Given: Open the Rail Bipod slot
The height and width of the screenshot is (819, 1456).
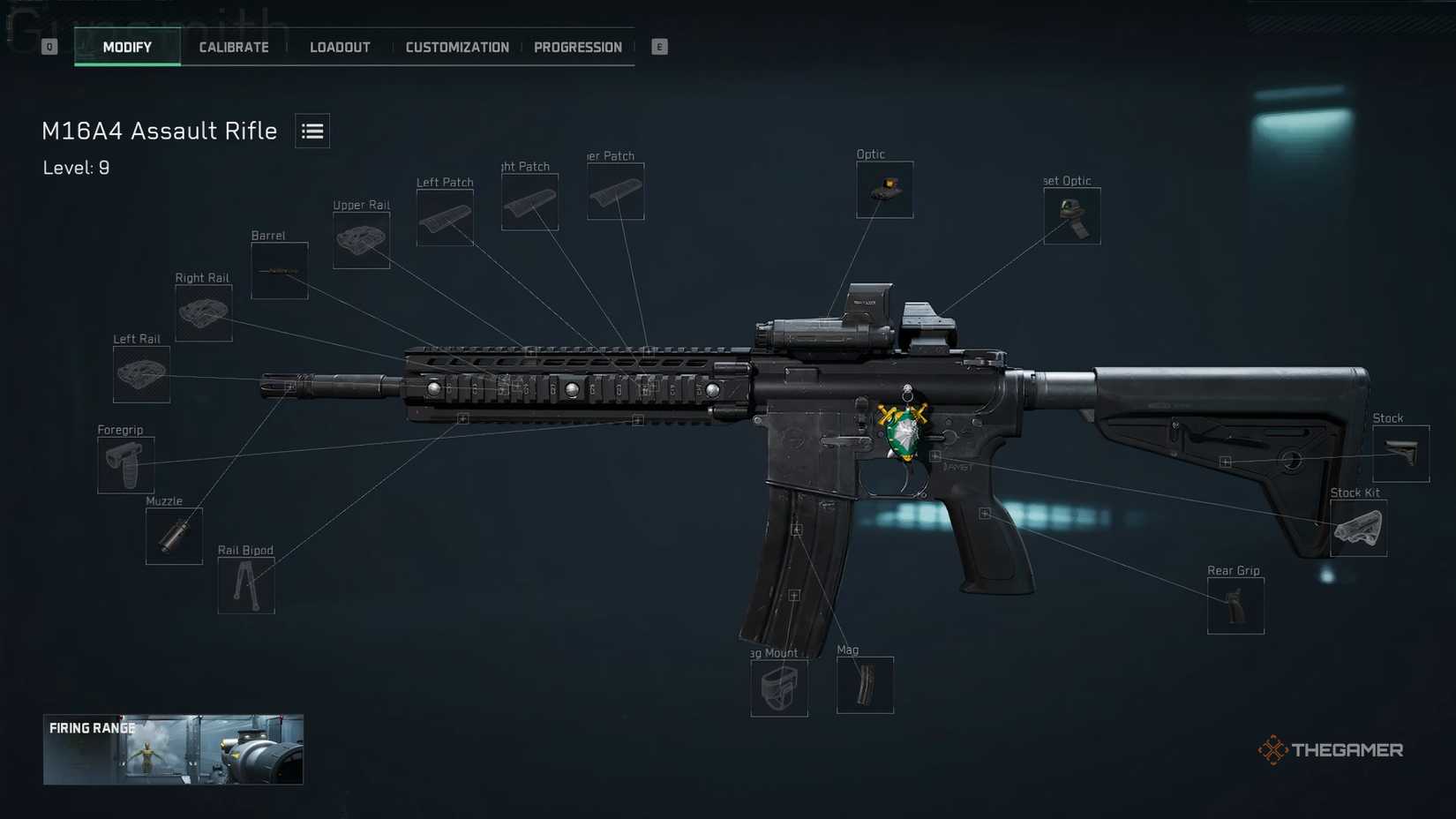Looking at the screenshot, I should pos(246,585).
